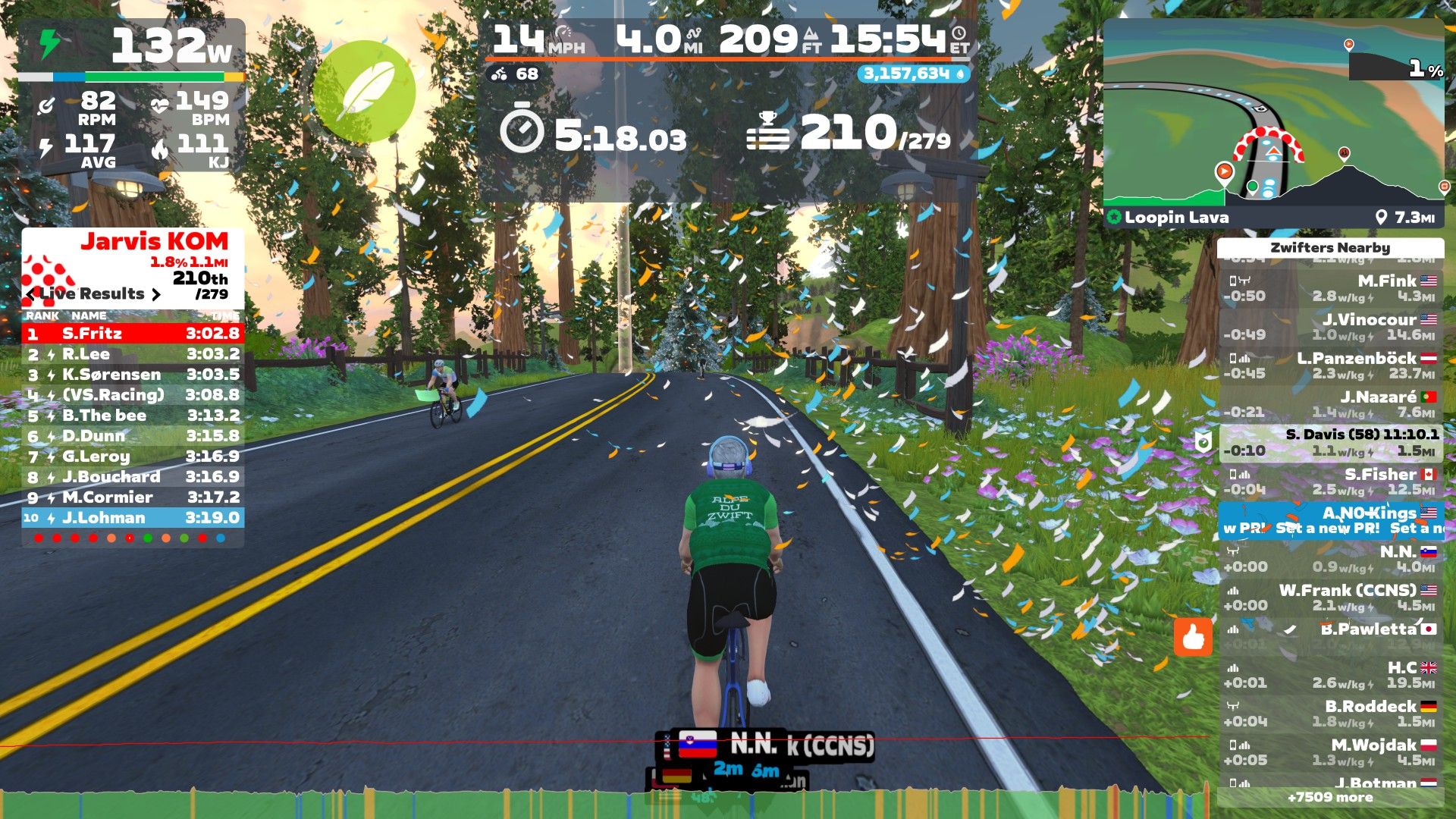Go to previous Live Results page
Viewport: 1456px width, 819px height.
coord(30,294)
